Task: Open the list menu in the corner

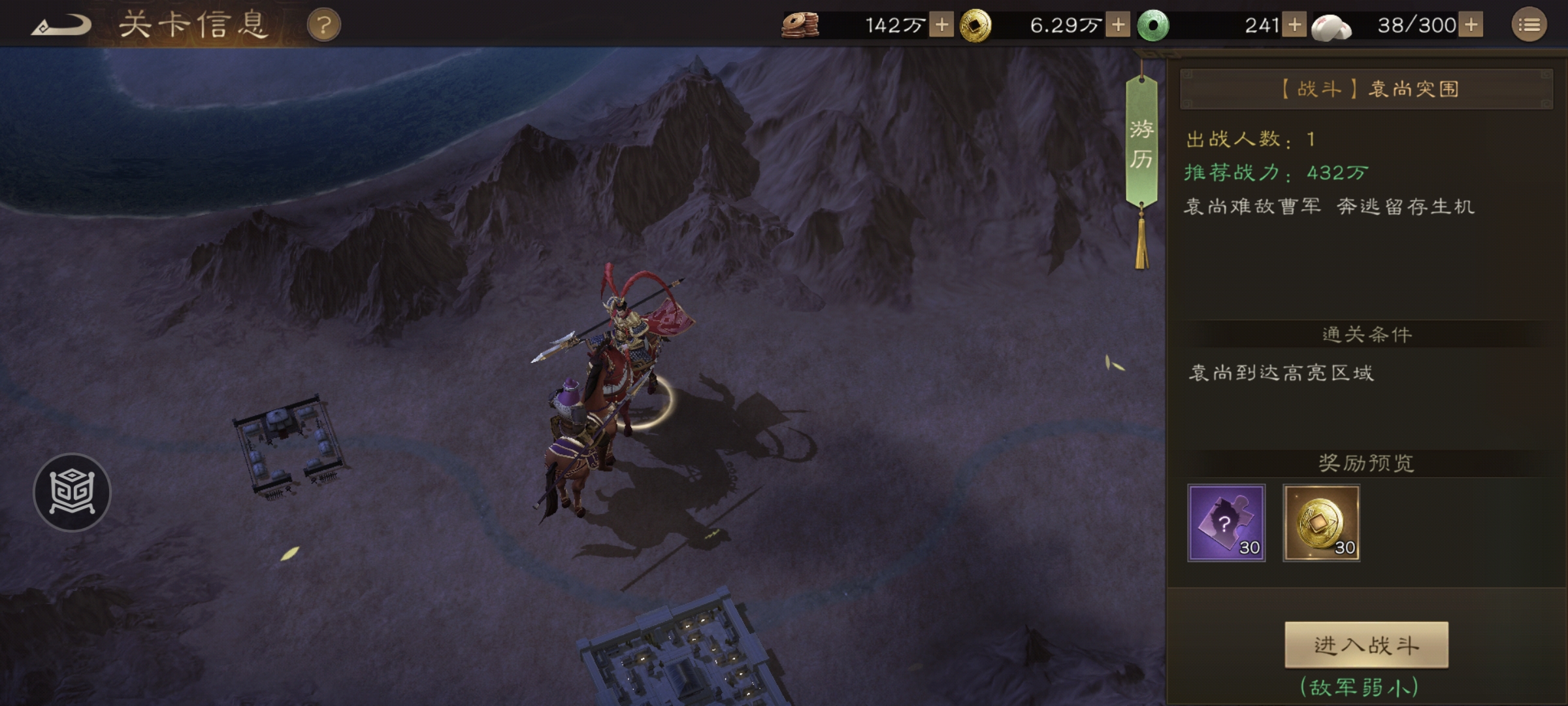Action: pos(1529,25)
